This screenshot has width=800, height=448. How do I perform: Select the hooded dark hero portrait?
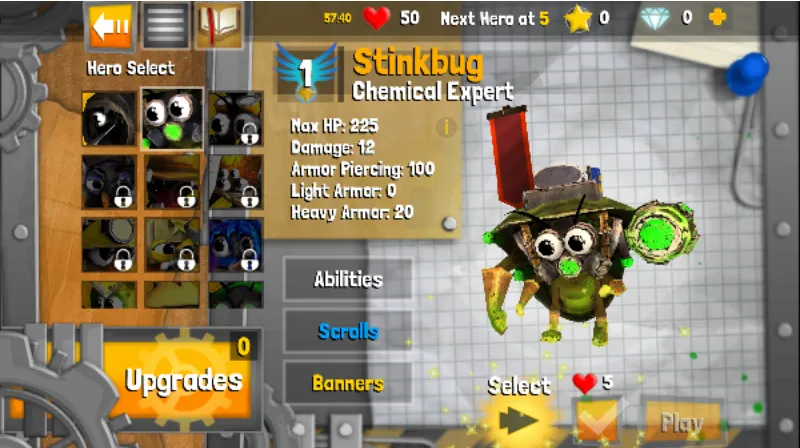(x=110, y=119)
